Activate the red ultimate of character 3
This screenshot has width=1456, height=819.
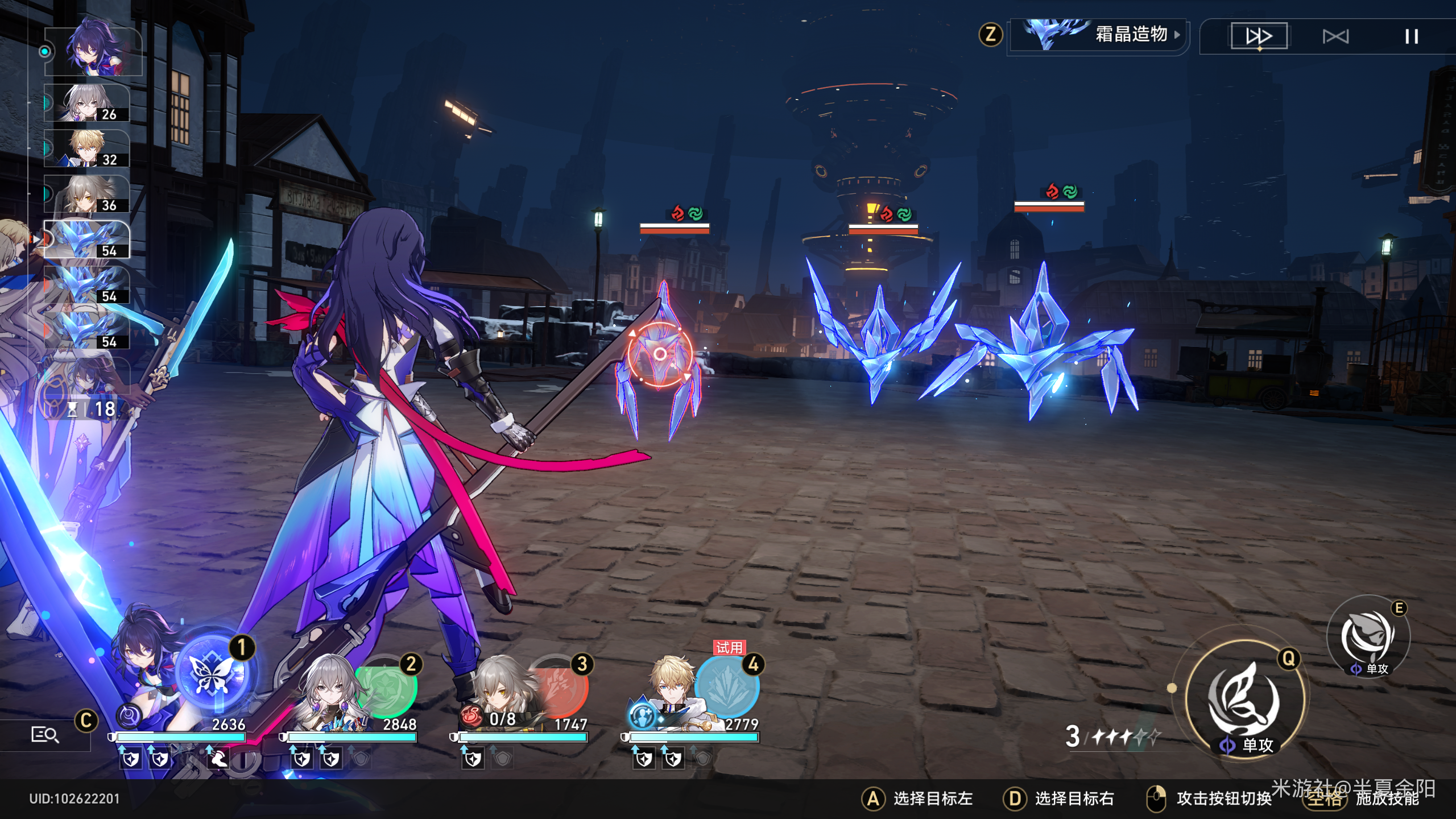click(560, 687)
